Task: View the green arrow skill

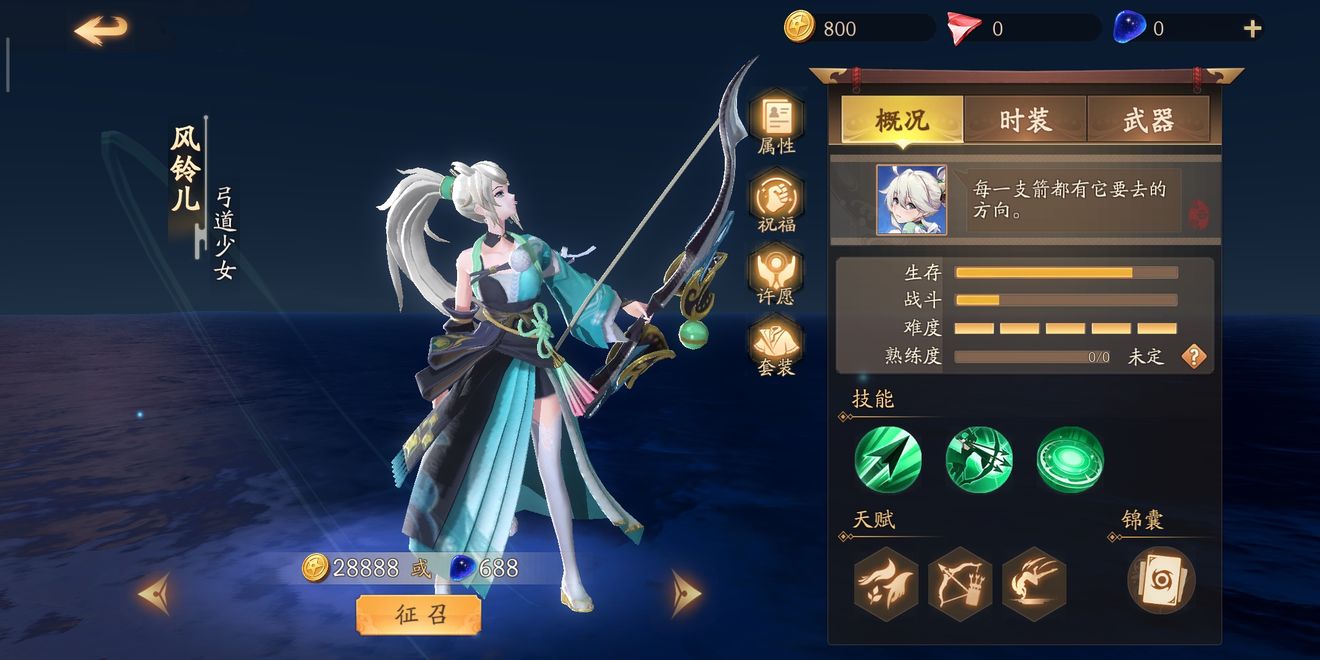Action: 887,460
